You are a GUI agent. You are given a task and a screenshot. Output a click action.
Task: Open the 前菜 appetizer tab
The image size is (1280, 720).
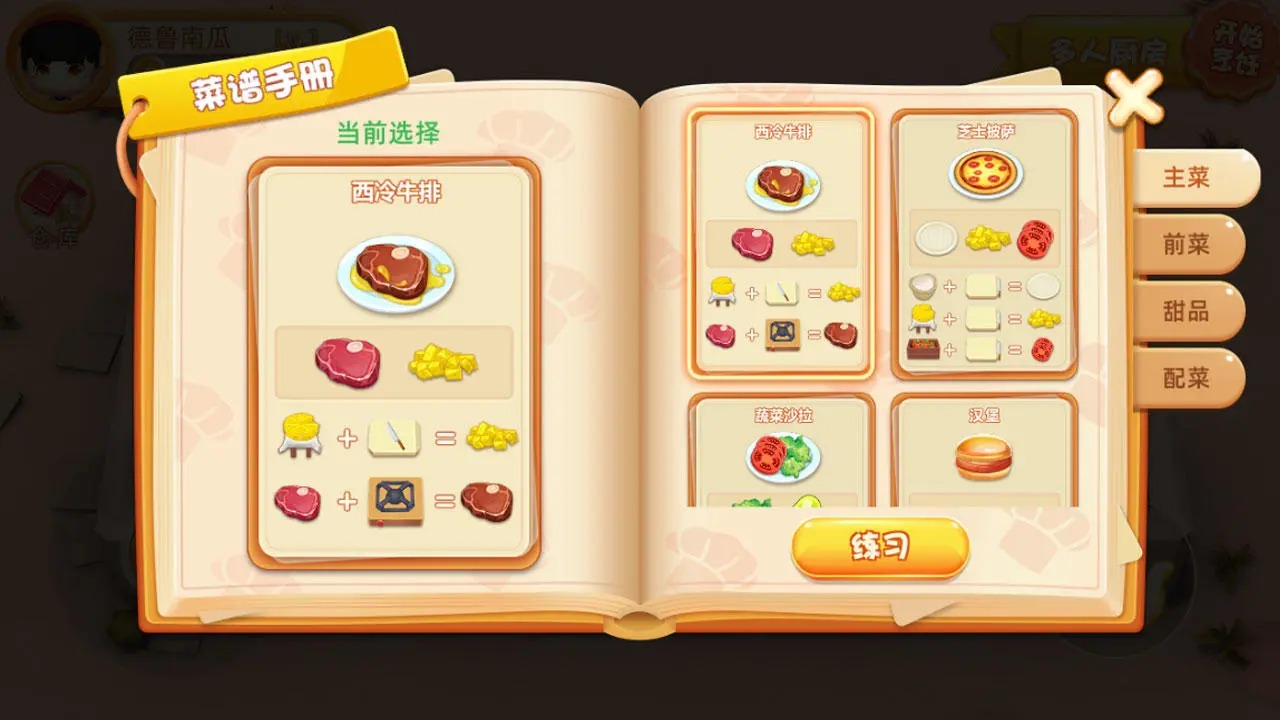click(x=1192, y=244)
